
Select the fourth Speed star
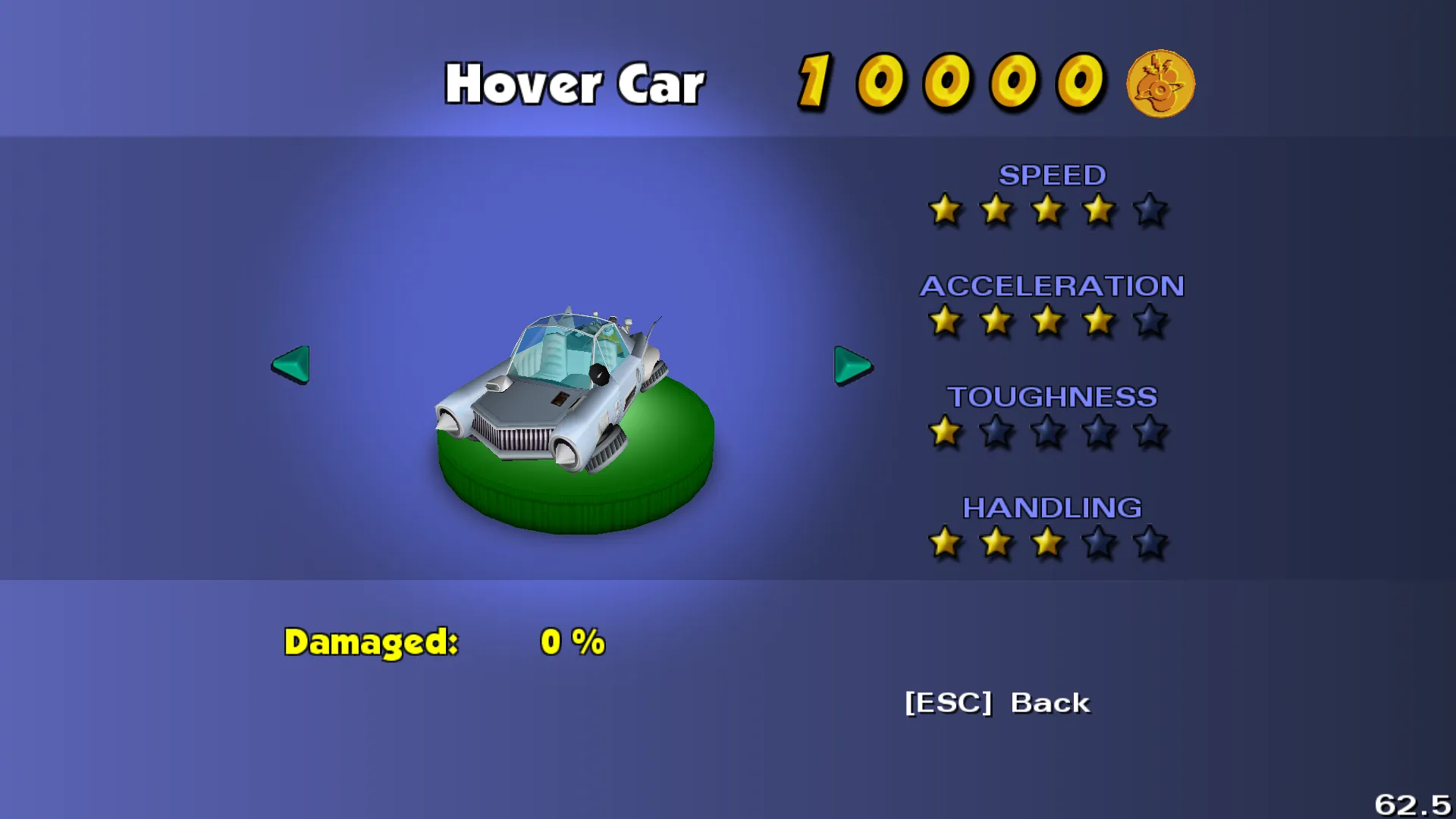tap(1098, 211)
